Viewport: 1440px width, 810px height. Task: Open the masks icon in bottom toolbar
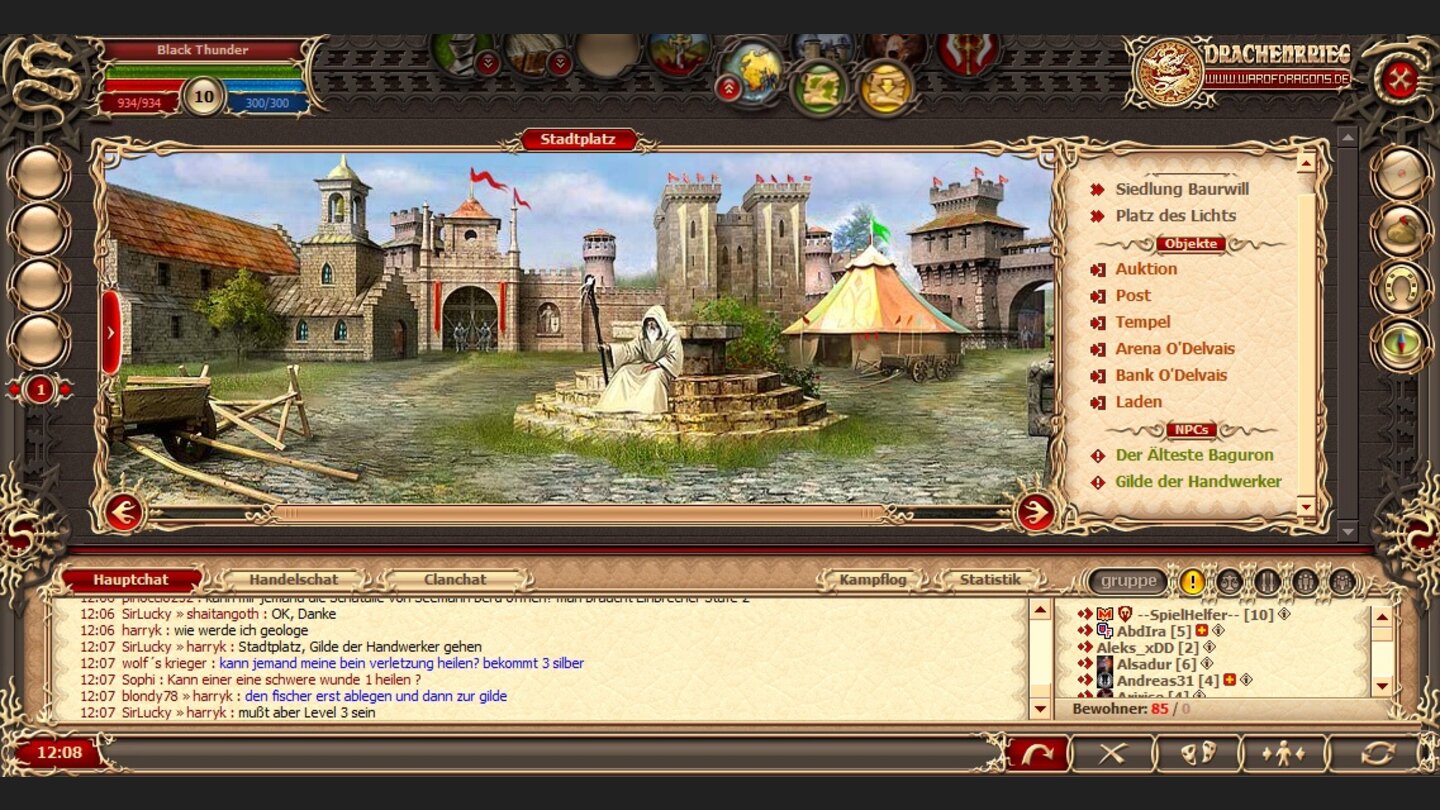(x=1200, y=752)
